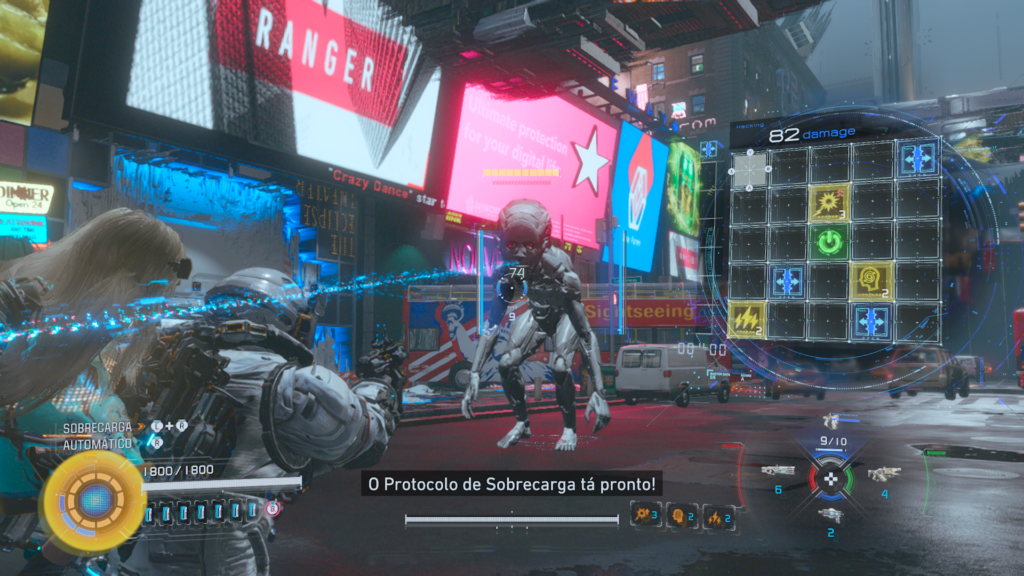The image size is (1024, 576).
Task: Select the yellow lightning bolt grid node
Action: pyautogui.click(x=747, y=320)
